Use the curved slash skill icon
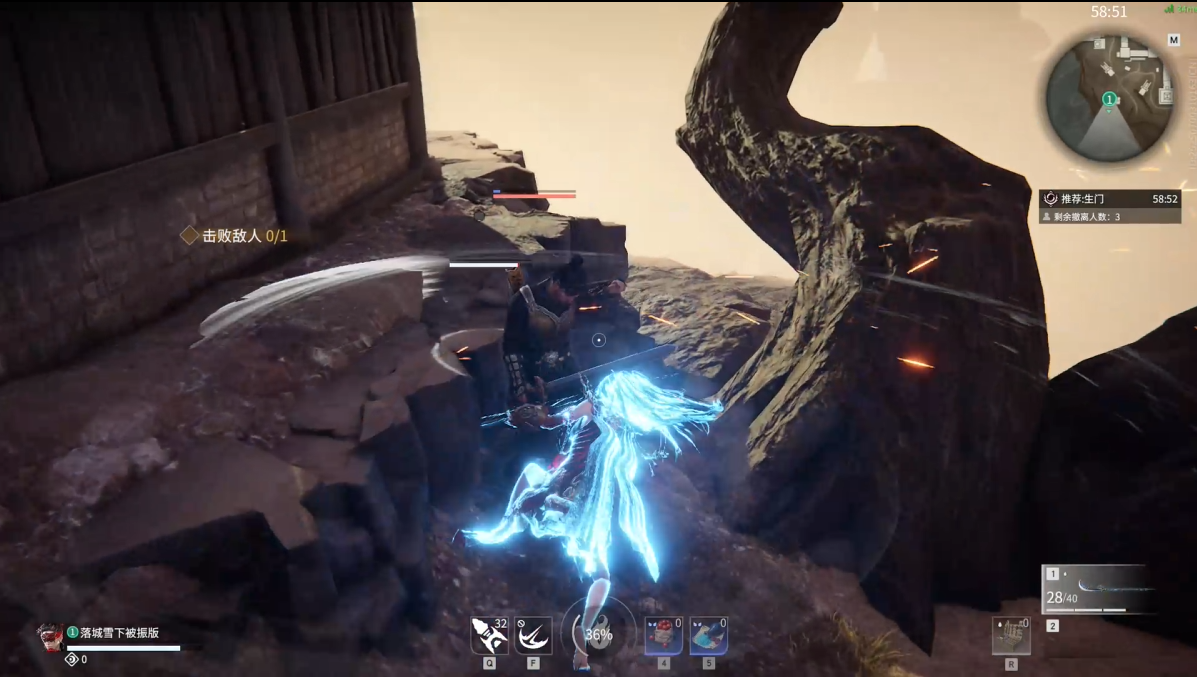Screen dimensions: 1197x677 (x=533, y=636)
